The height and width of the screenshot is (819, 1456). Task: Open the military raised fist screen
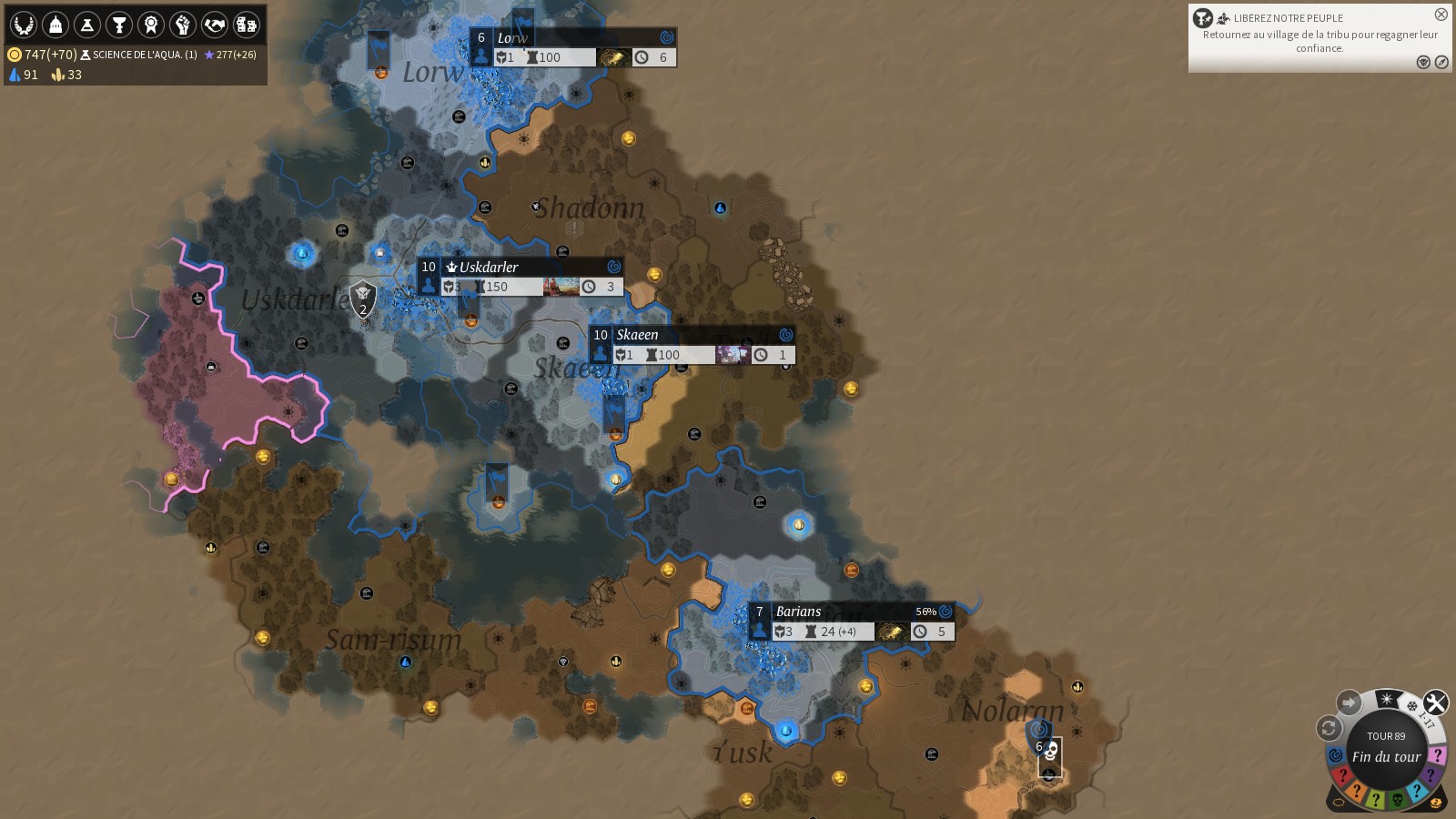pos(183,25)
